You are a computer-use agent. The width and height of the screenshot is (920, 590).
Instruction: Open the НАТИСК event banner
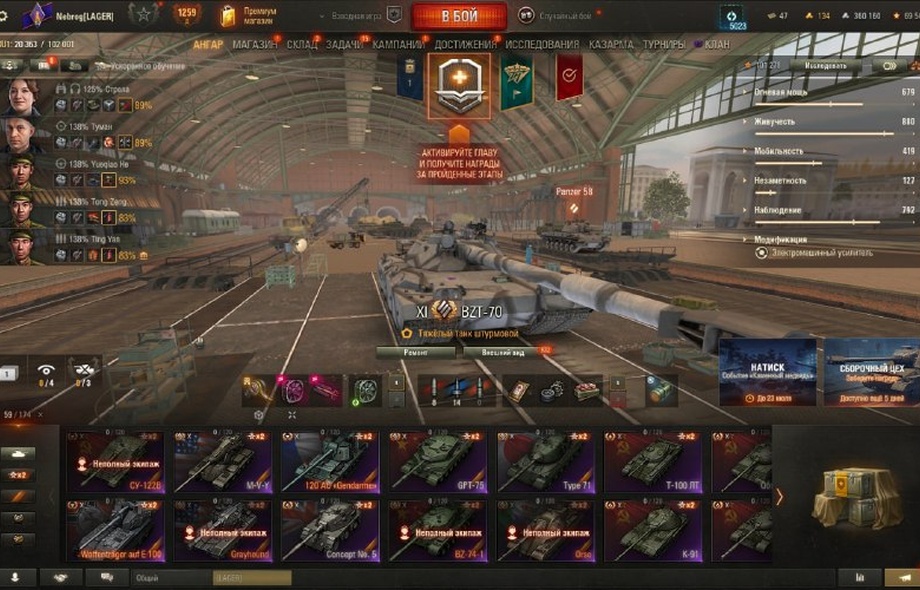pyautogui.click(x=767, y=372)
